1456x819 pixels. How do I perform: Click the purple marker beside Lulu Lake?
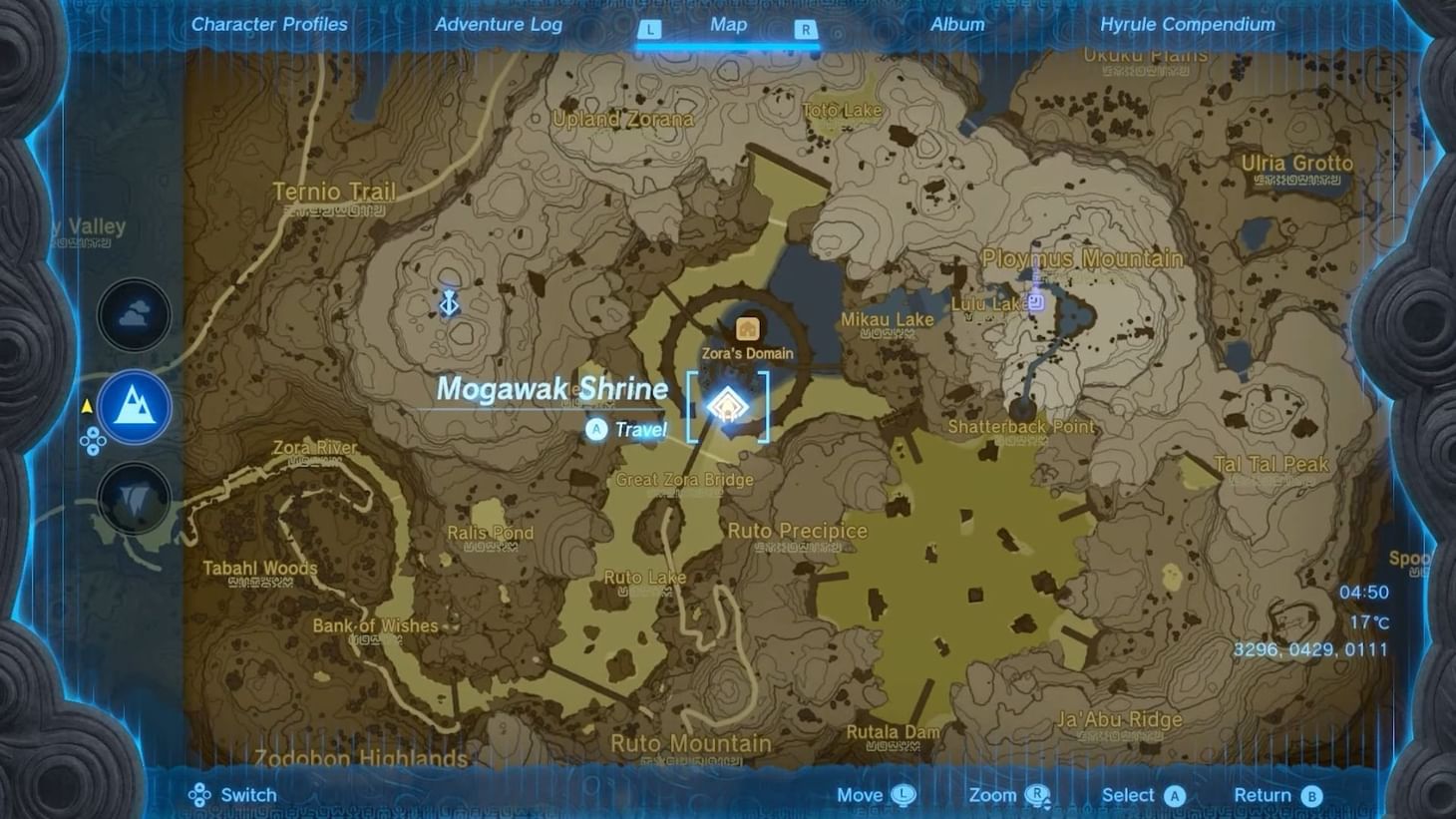pos(1034,301)
